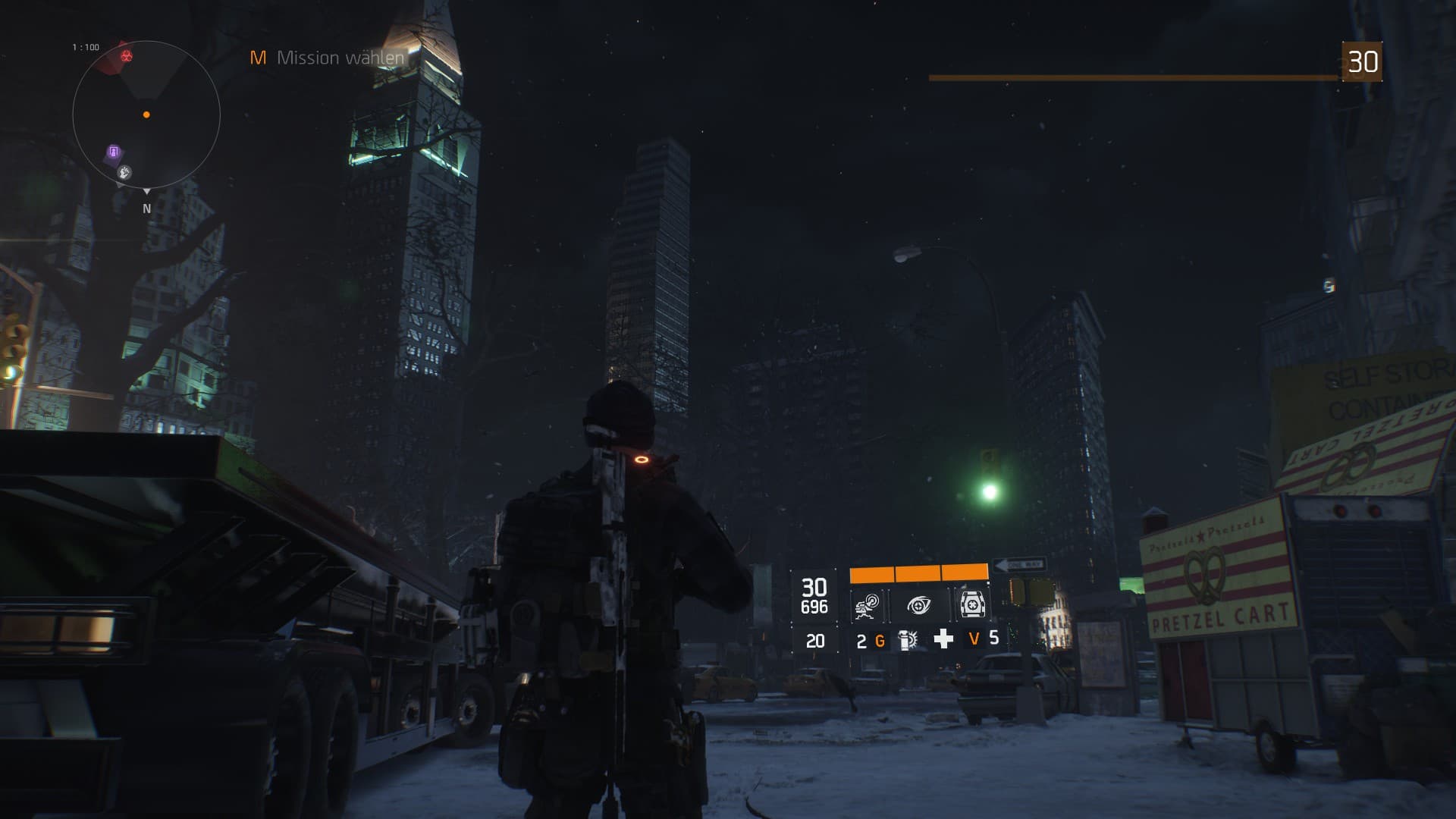Select the grey fist marker on minimap
The height and width of the screenshot is (819, 1456).
coord(125,173)
